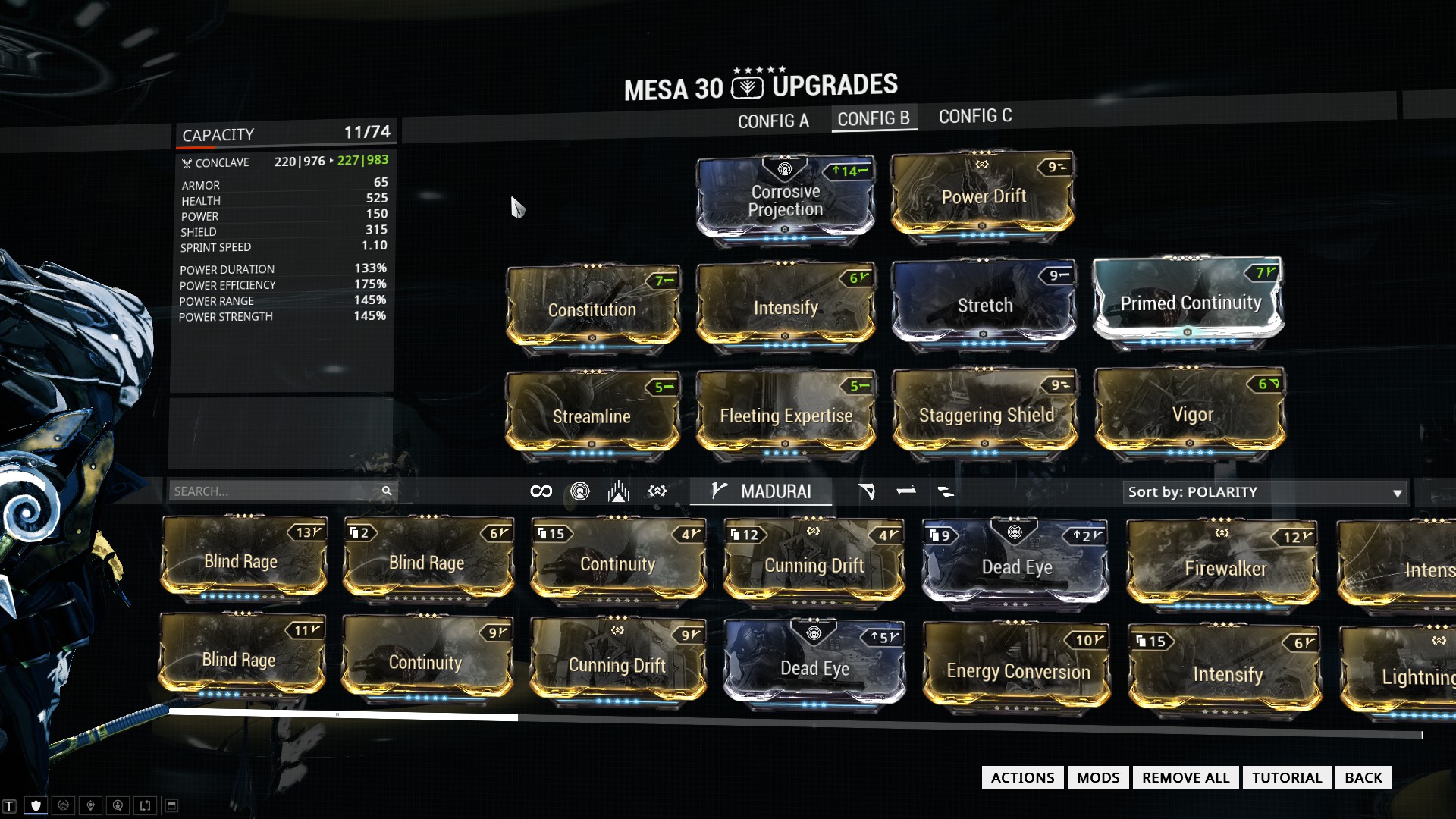The image size is (1456, 819).
Task: Pick the equipped Primed Continuity mod
Action: pos(1189,303)
